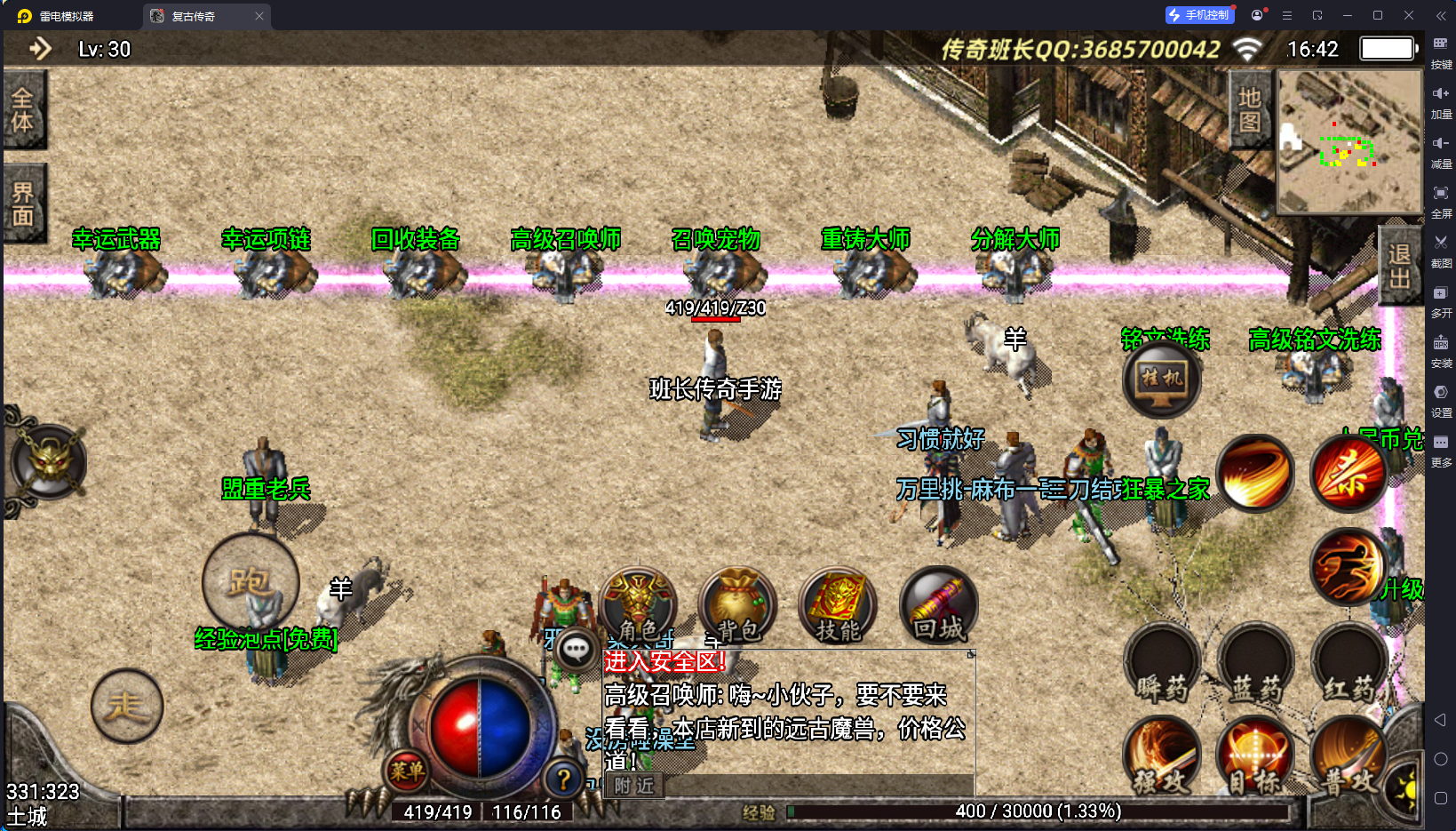
Task: Tap the 退出 exit button
Action: click(x=1400, y=267)
